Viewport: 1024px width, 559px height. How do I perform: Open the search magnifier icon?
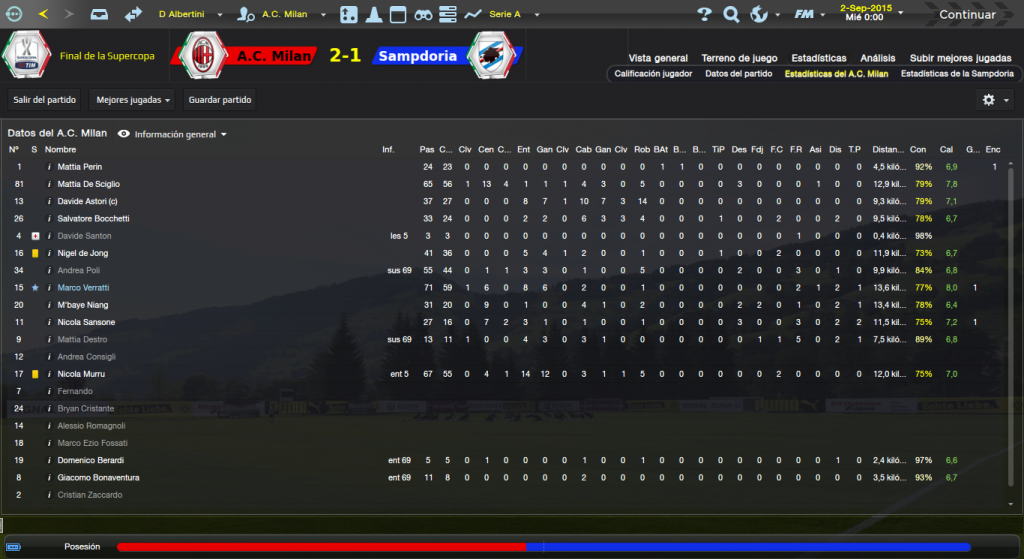tap(731, 15)
